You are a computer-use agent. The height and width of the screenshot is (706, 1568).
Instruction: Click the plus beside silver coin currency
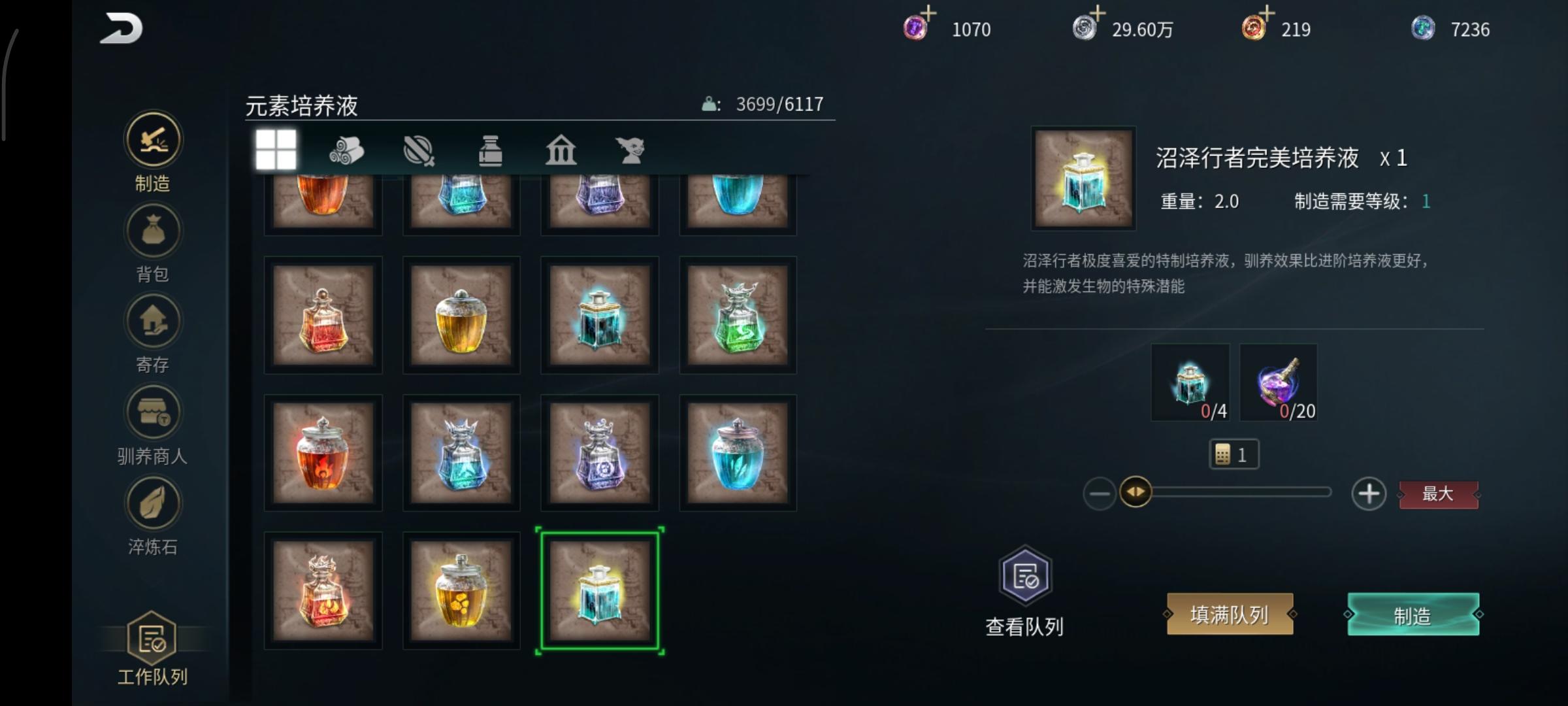point(1098,13)
